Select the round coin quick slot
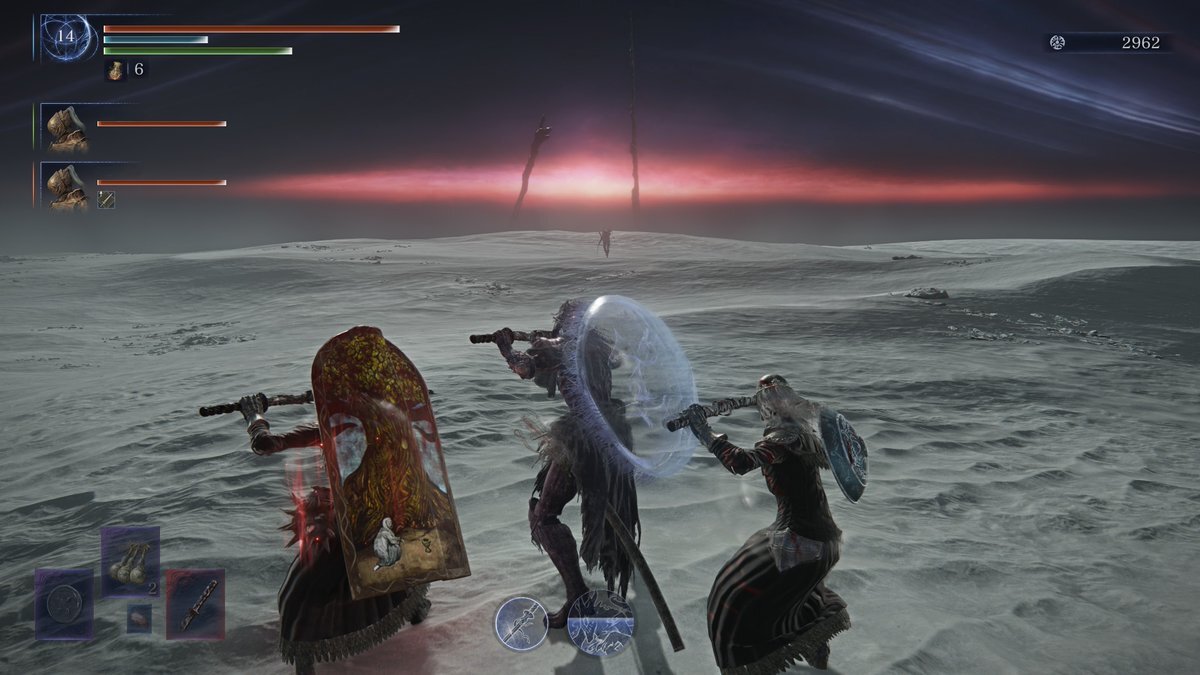Image resolution: width=1200 pixels, height=675 pixels. tap(65, 603)
